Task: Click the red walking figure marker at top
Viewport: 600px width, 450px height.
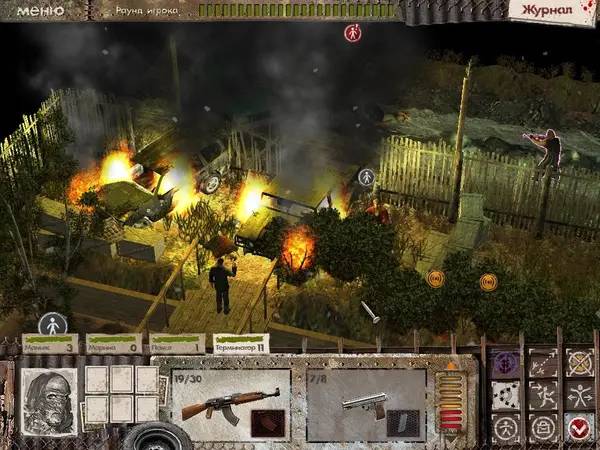Action: 352,33
